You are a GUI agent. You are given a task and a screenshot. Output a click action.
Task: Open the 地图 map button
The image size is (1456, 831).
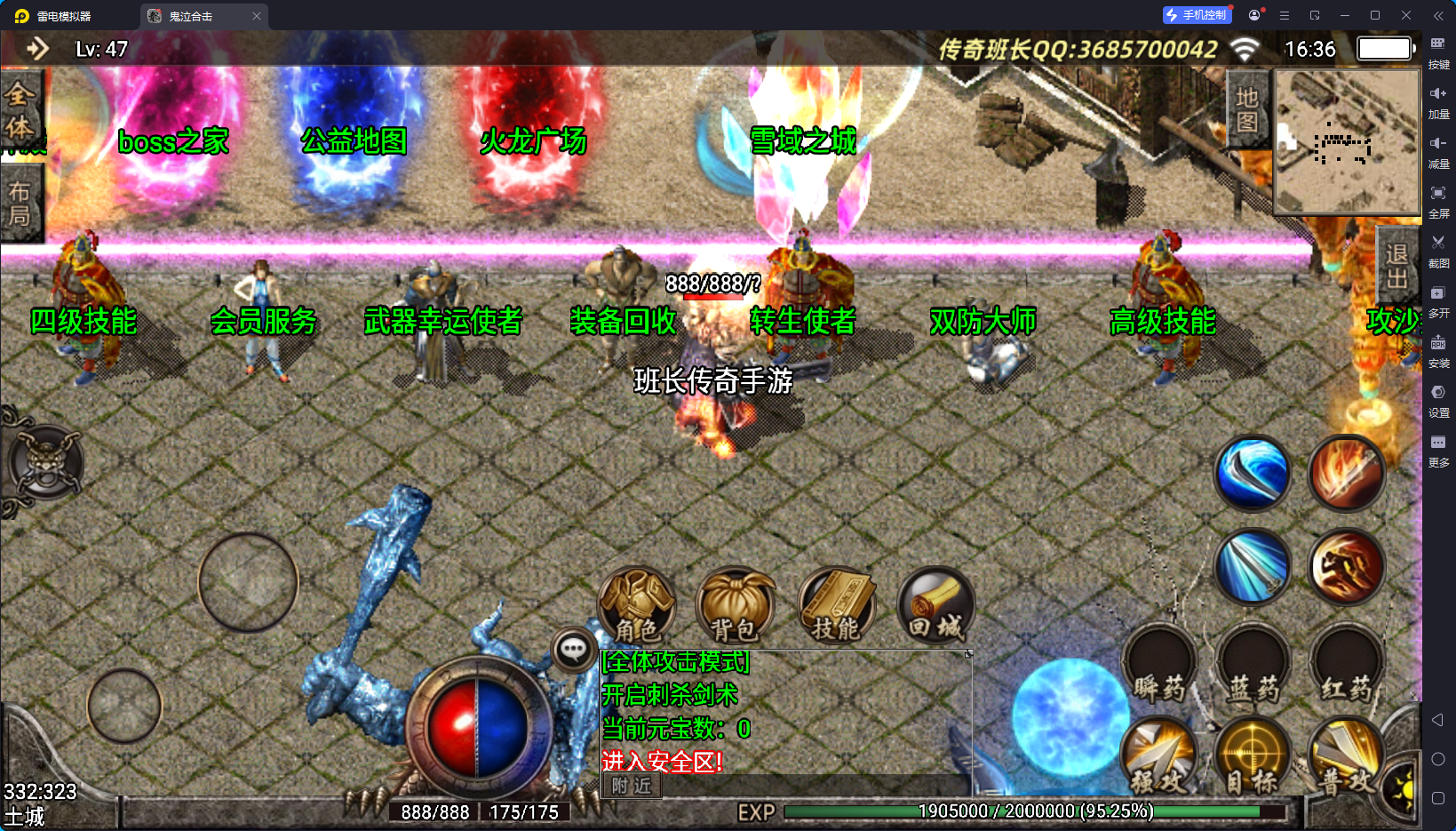[1247, 109]
